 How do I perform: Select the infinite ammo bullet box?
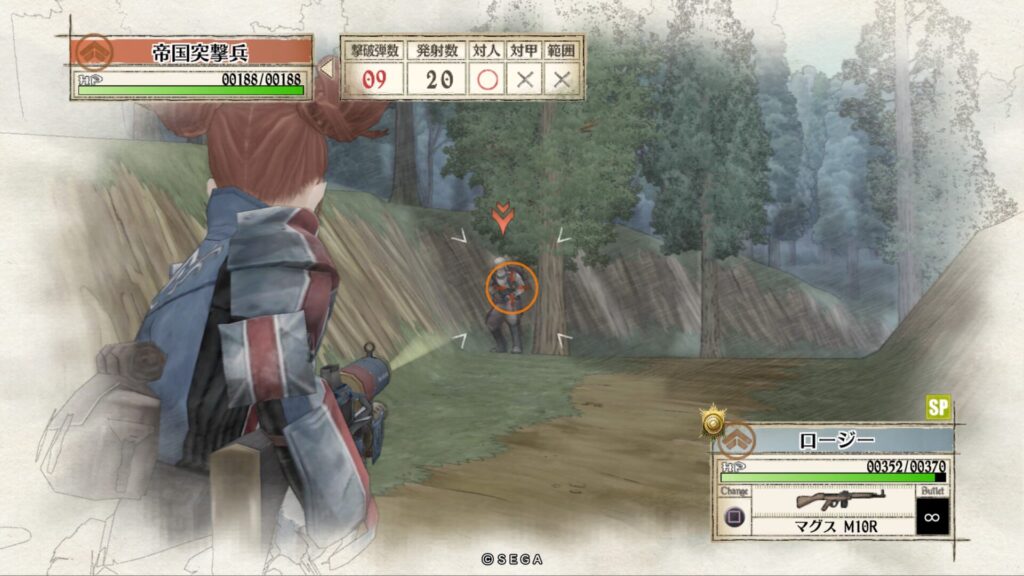pyautogui.click(x=930, y=518)
